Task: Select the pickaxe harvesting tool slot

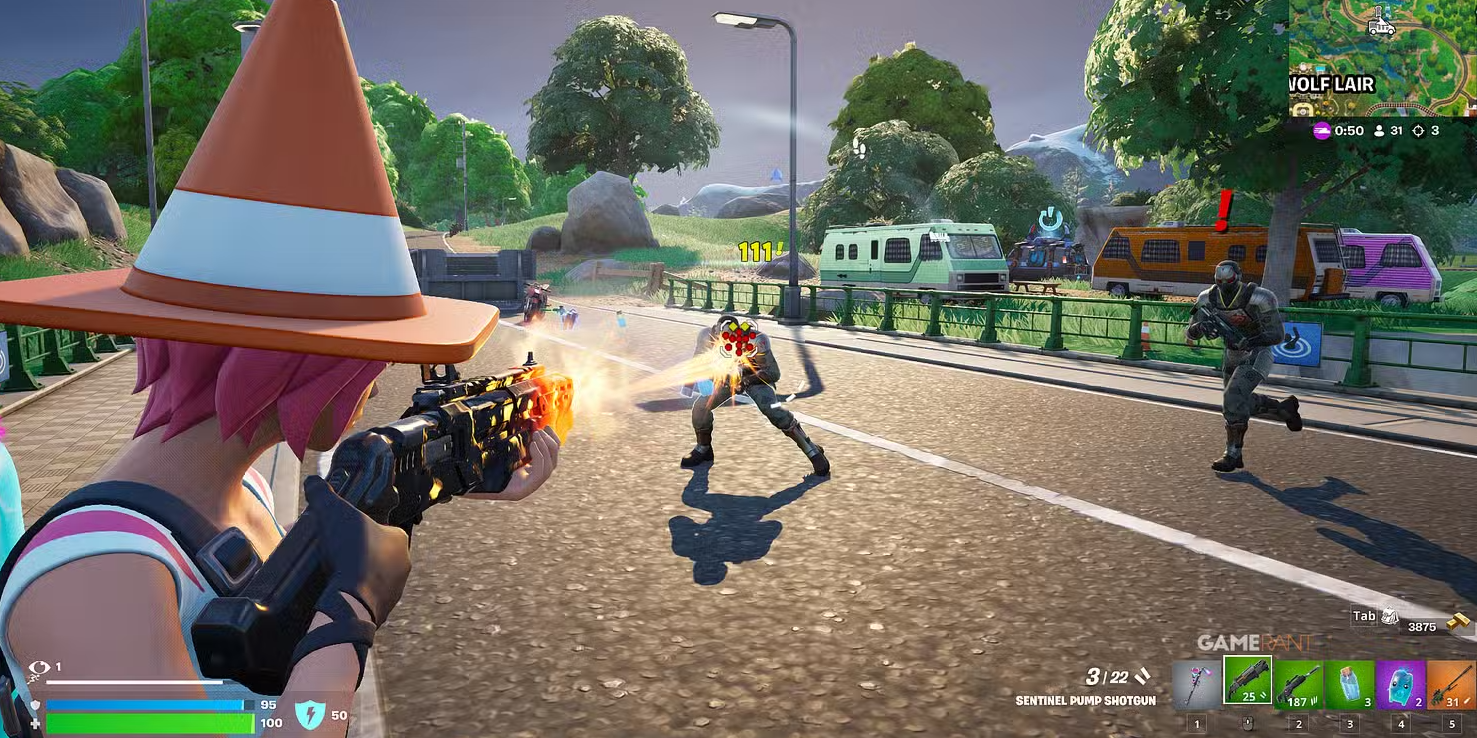Action: pos(1196,683)
